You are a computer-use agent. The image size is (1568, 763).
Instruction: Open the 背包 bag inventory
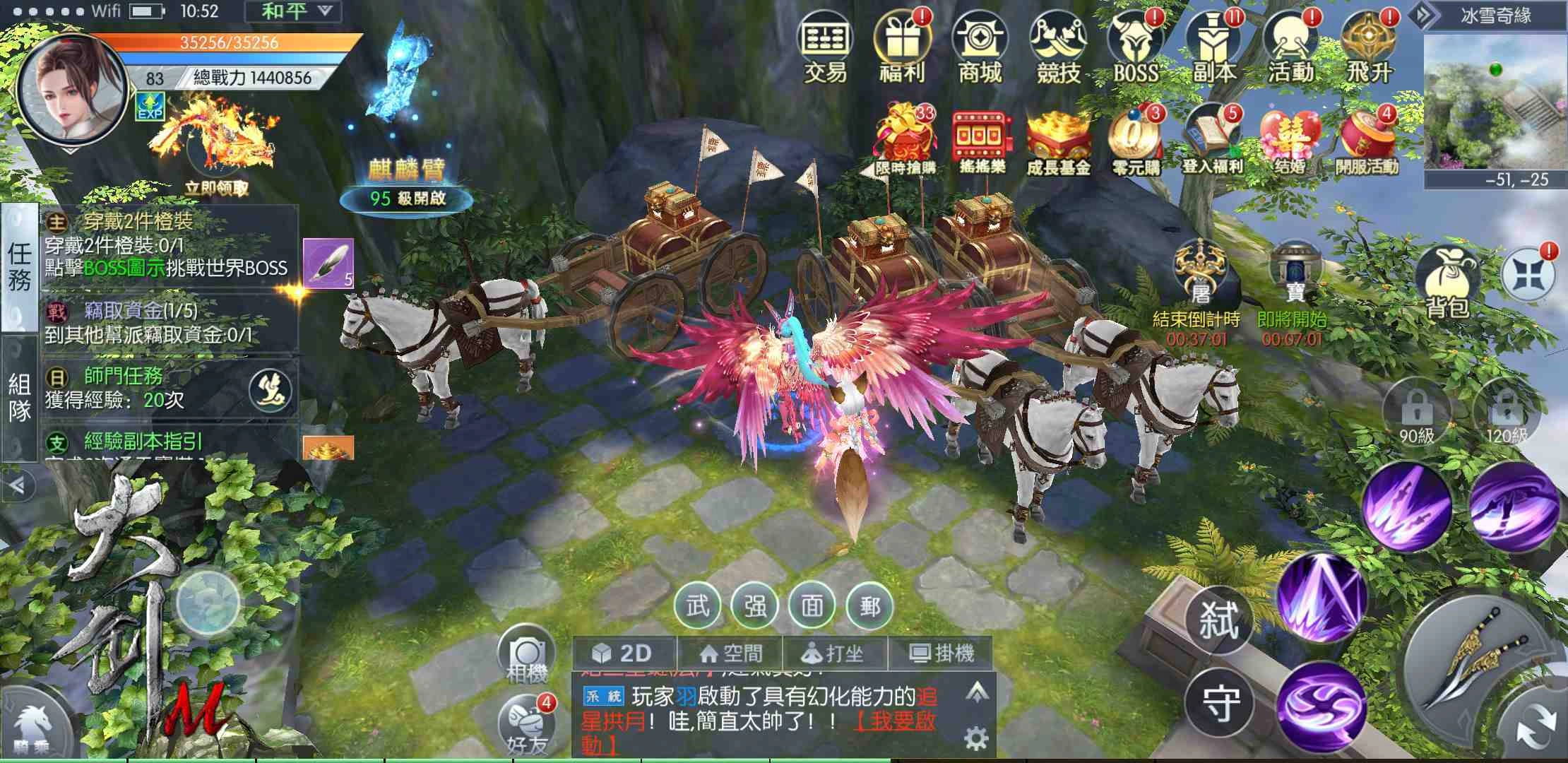coord(1448,283)
